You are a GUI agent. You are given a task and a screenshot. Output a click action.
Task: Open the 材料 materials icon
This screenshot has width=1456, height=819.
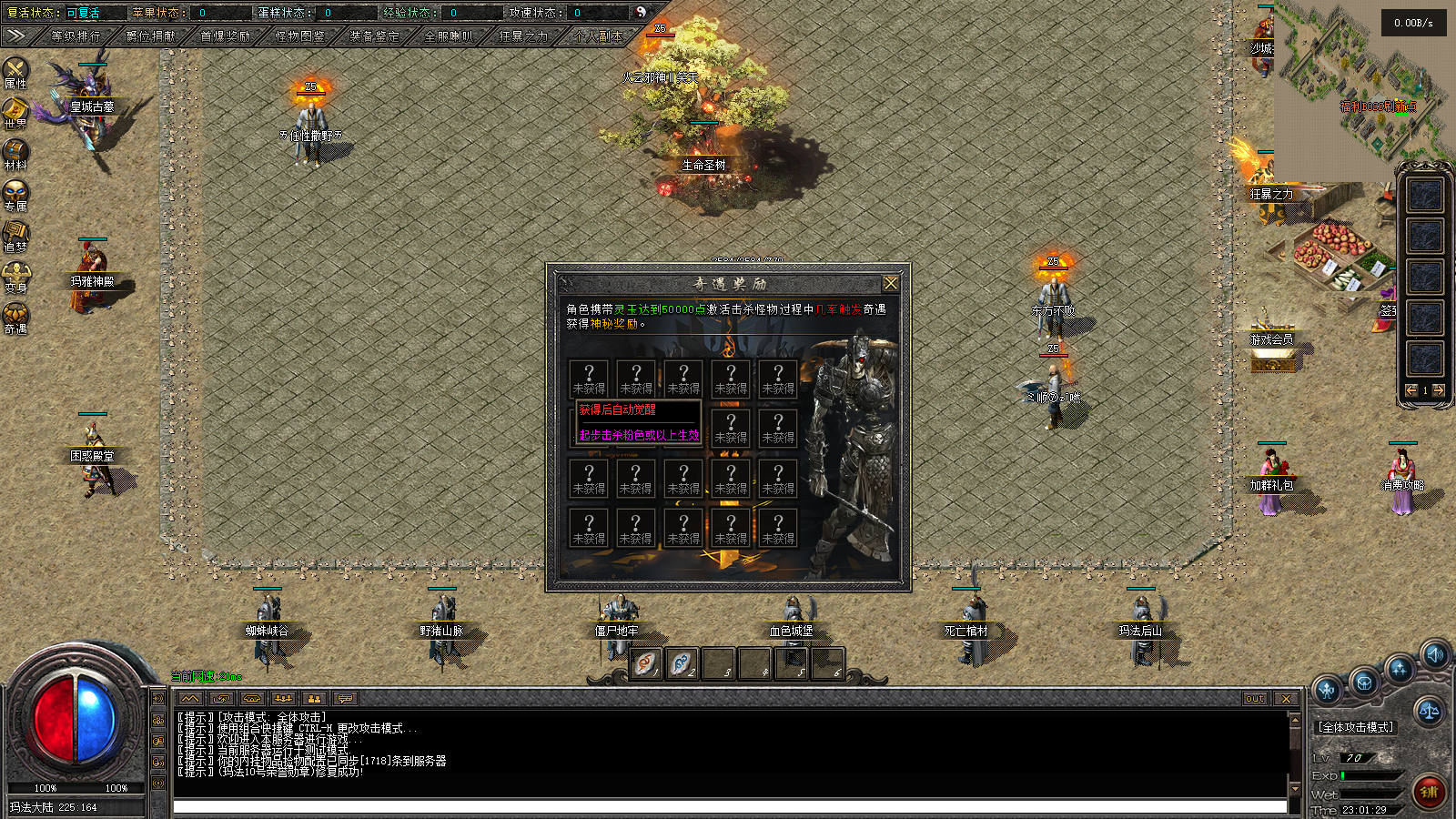tap(15, 154)
